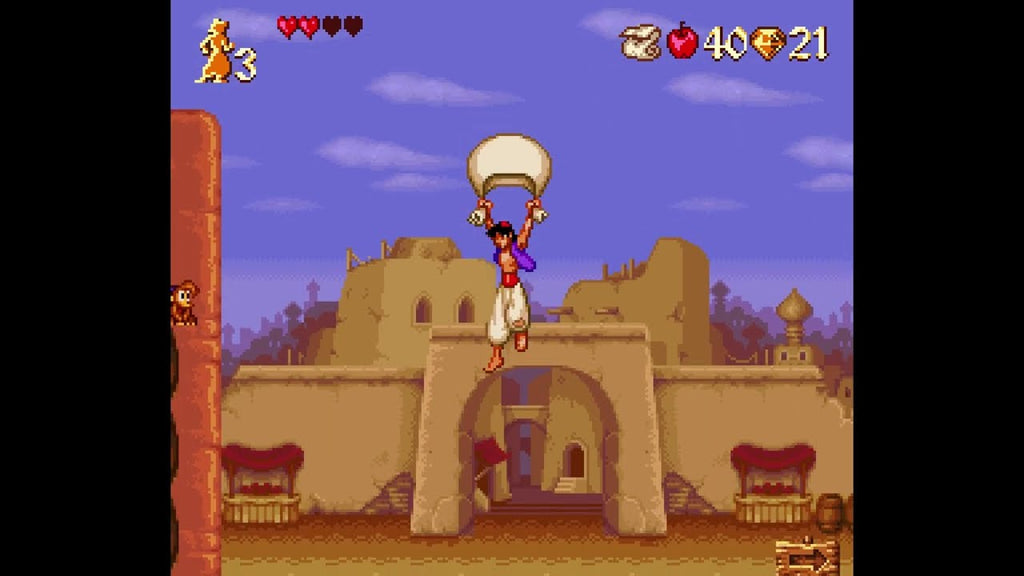Select the red apple ammo icon

pos(683,41)
